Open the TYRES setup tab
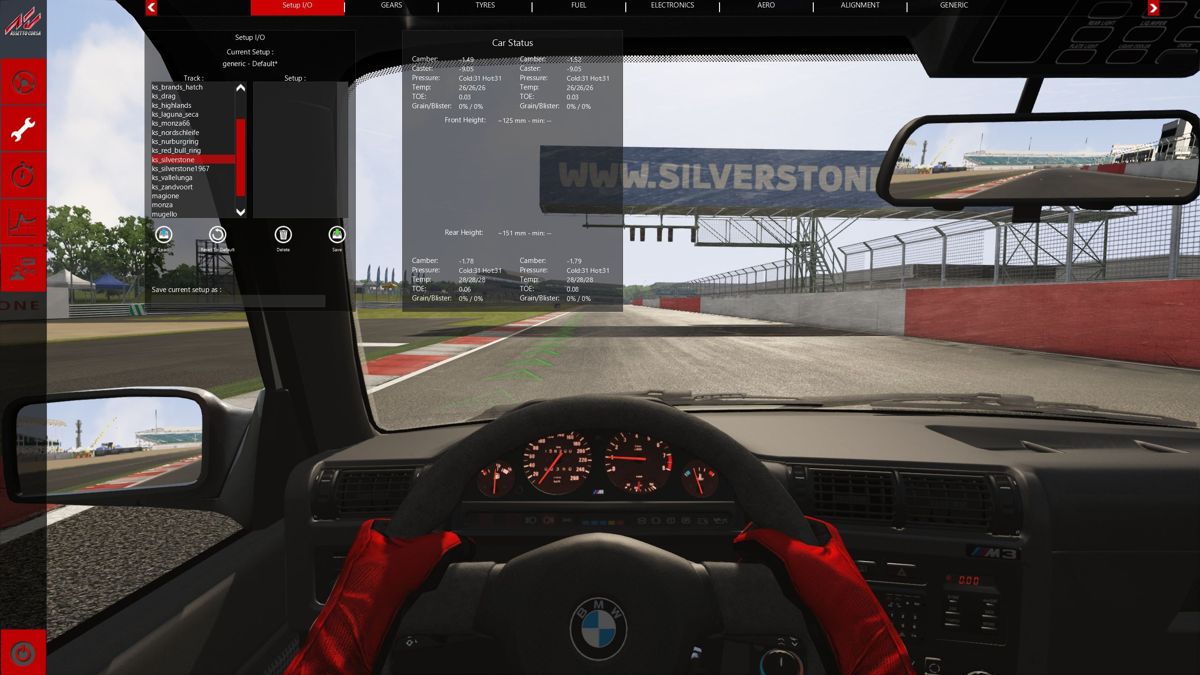 [x=485, y=6]
